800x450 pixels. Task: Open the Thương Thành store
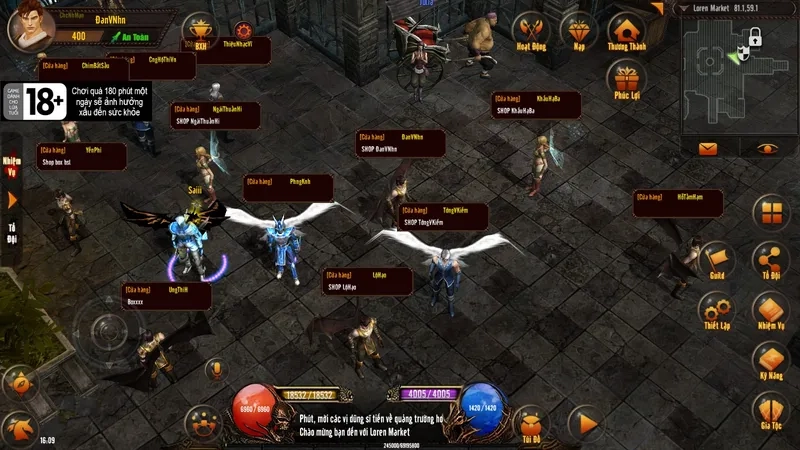627,34
